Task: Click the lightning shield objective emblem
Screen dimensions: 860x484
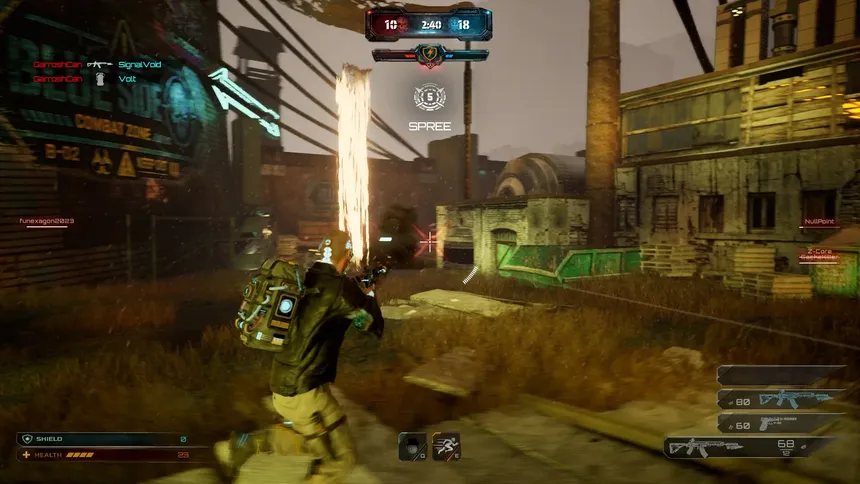Action: tap(429, 55)
